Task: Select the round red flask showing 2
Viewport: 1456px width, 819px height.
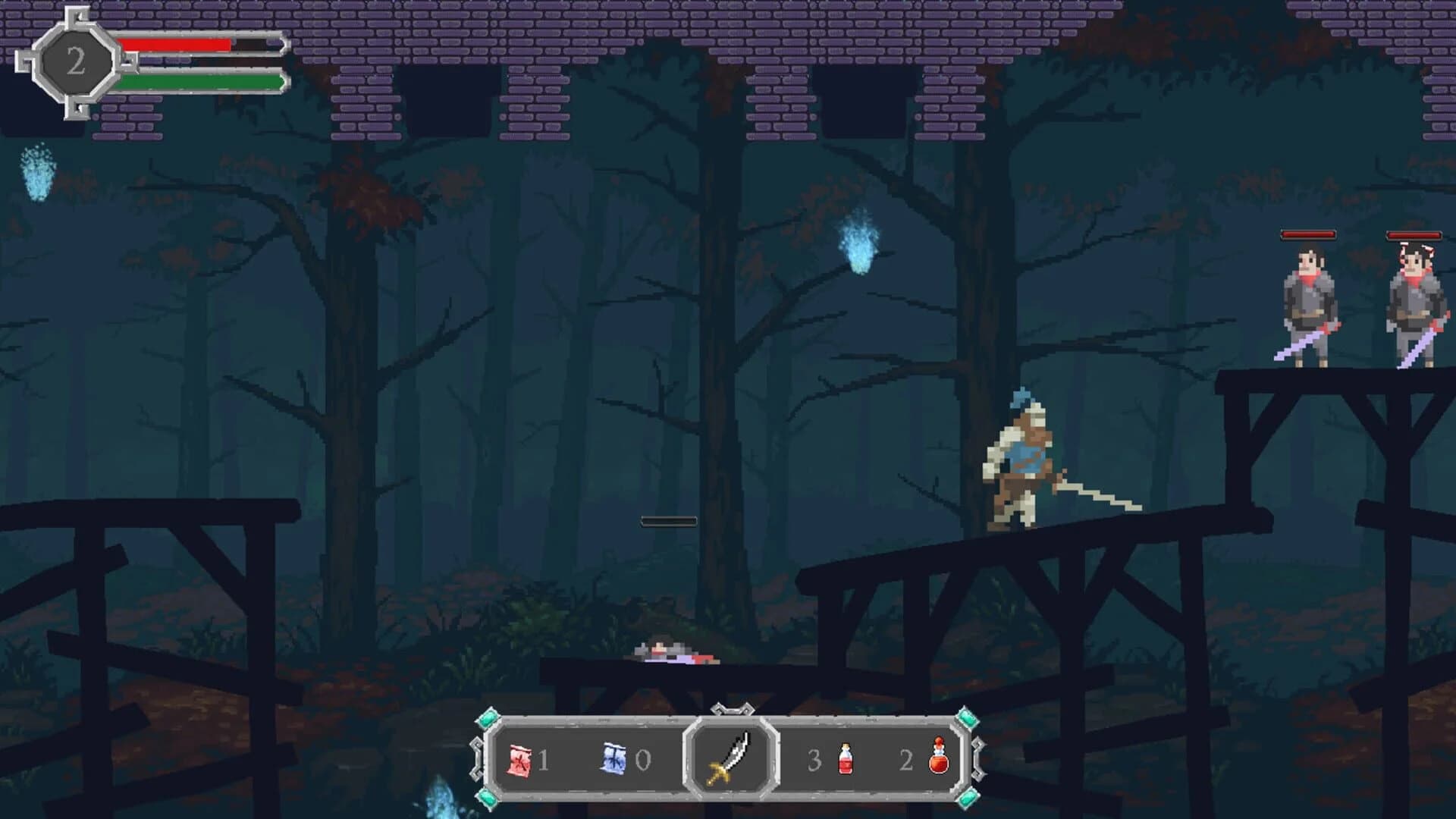Action: tap(939, 758)
